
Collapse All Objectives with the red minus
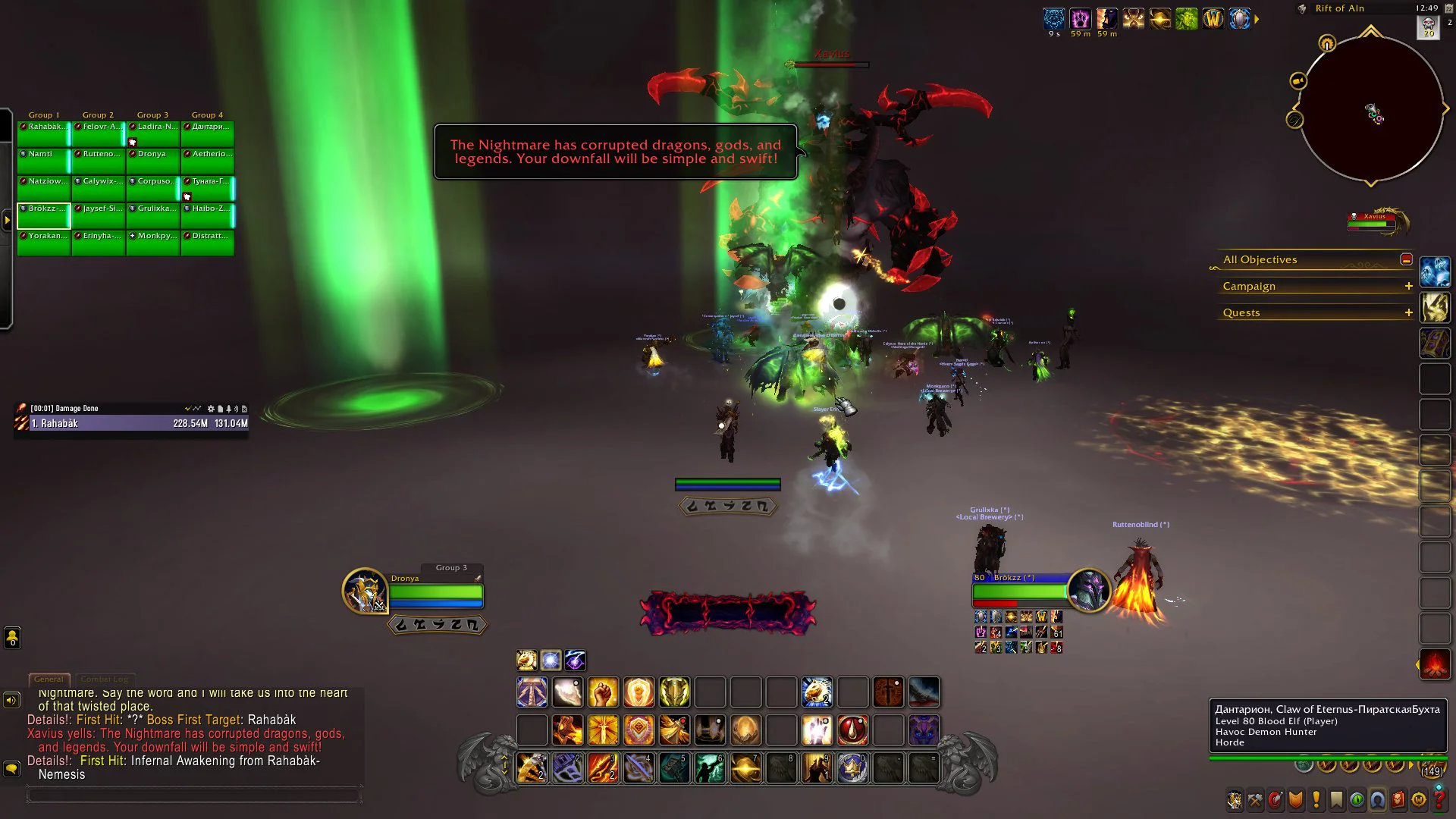click(1407, 259)
